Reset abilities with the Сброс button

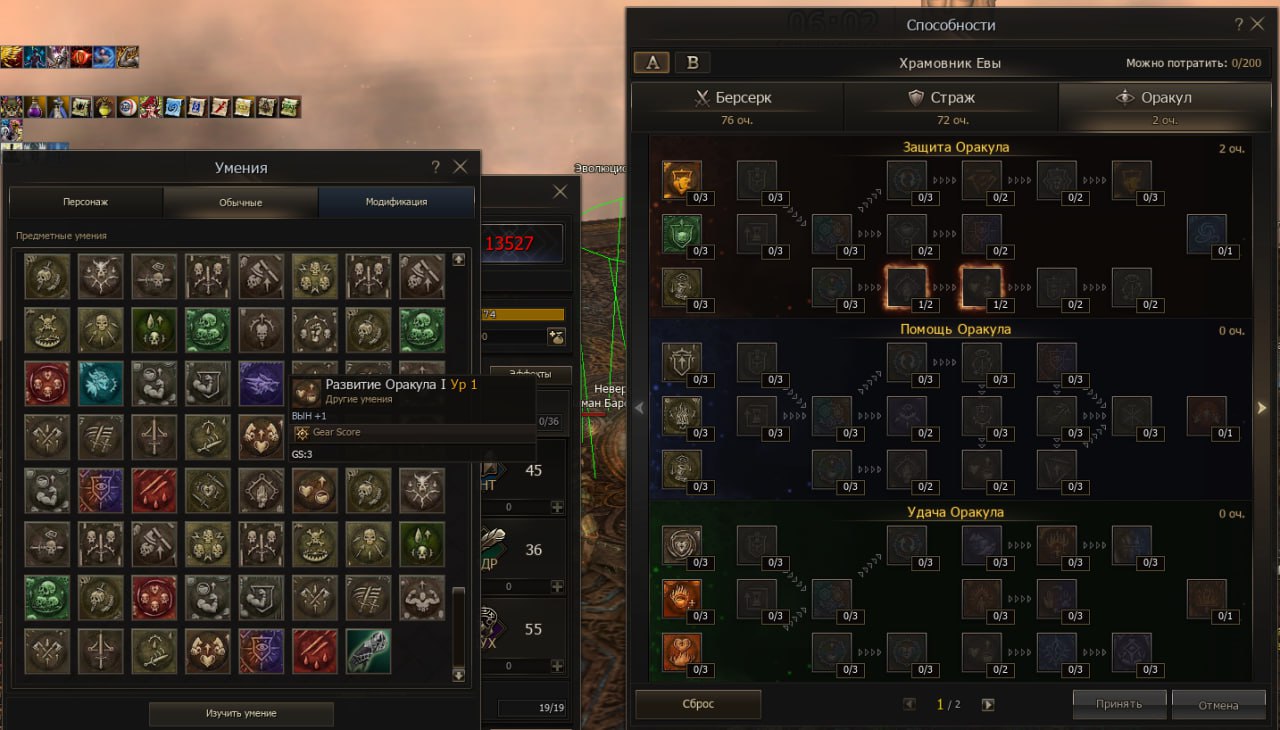click(x=698, y=704)
